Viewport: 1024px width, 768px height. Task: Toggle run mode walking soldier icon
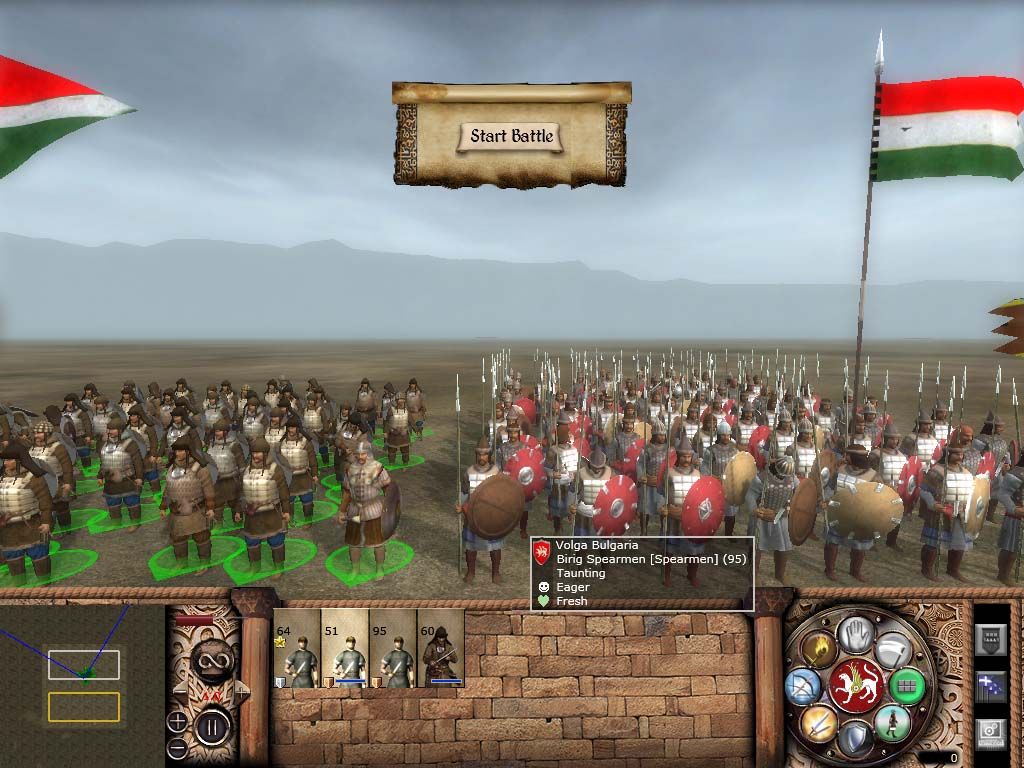893,723
